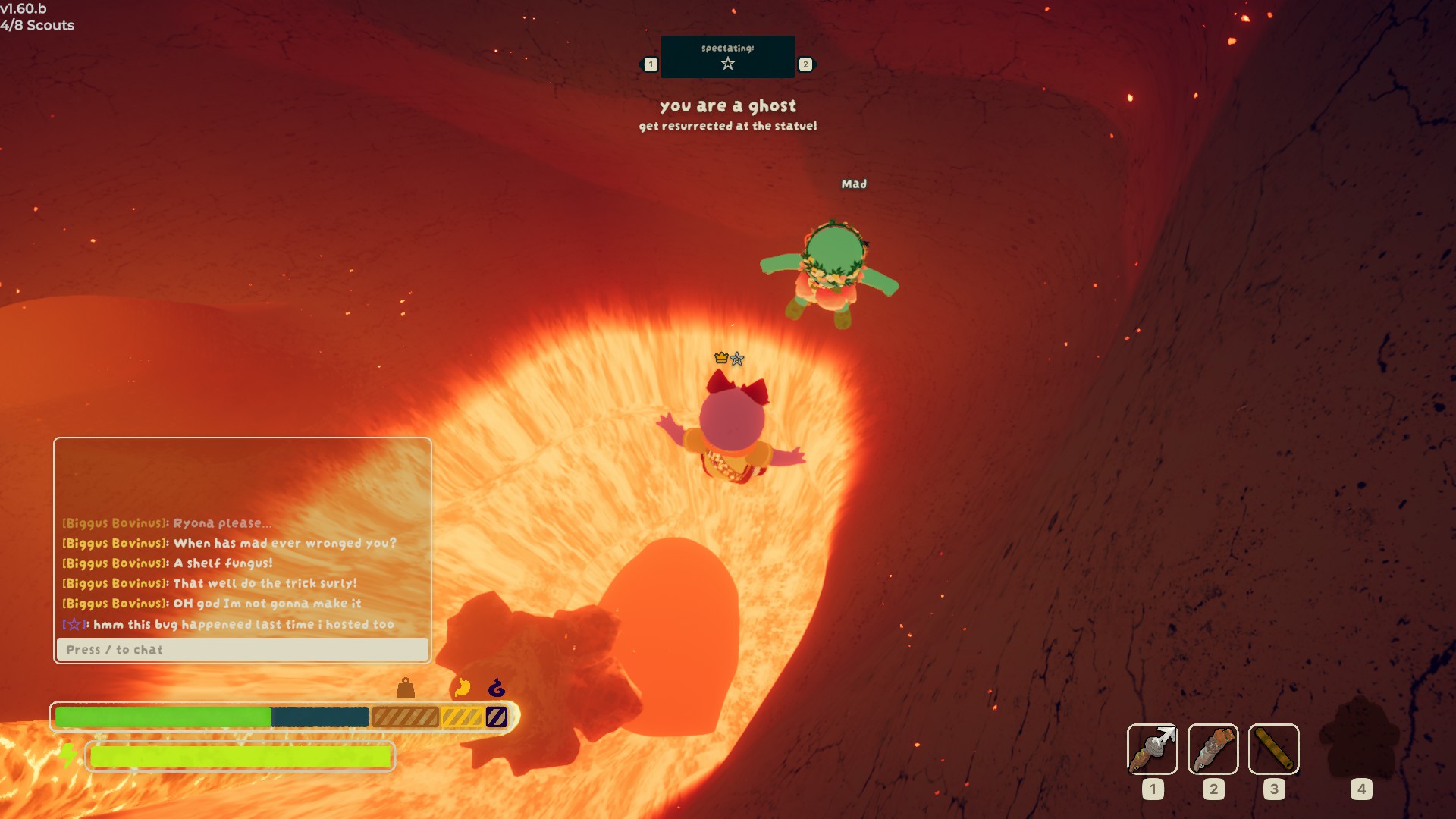
Task: Select the arrow-tipped tool in slot 1
Action: click(1152, 749)
